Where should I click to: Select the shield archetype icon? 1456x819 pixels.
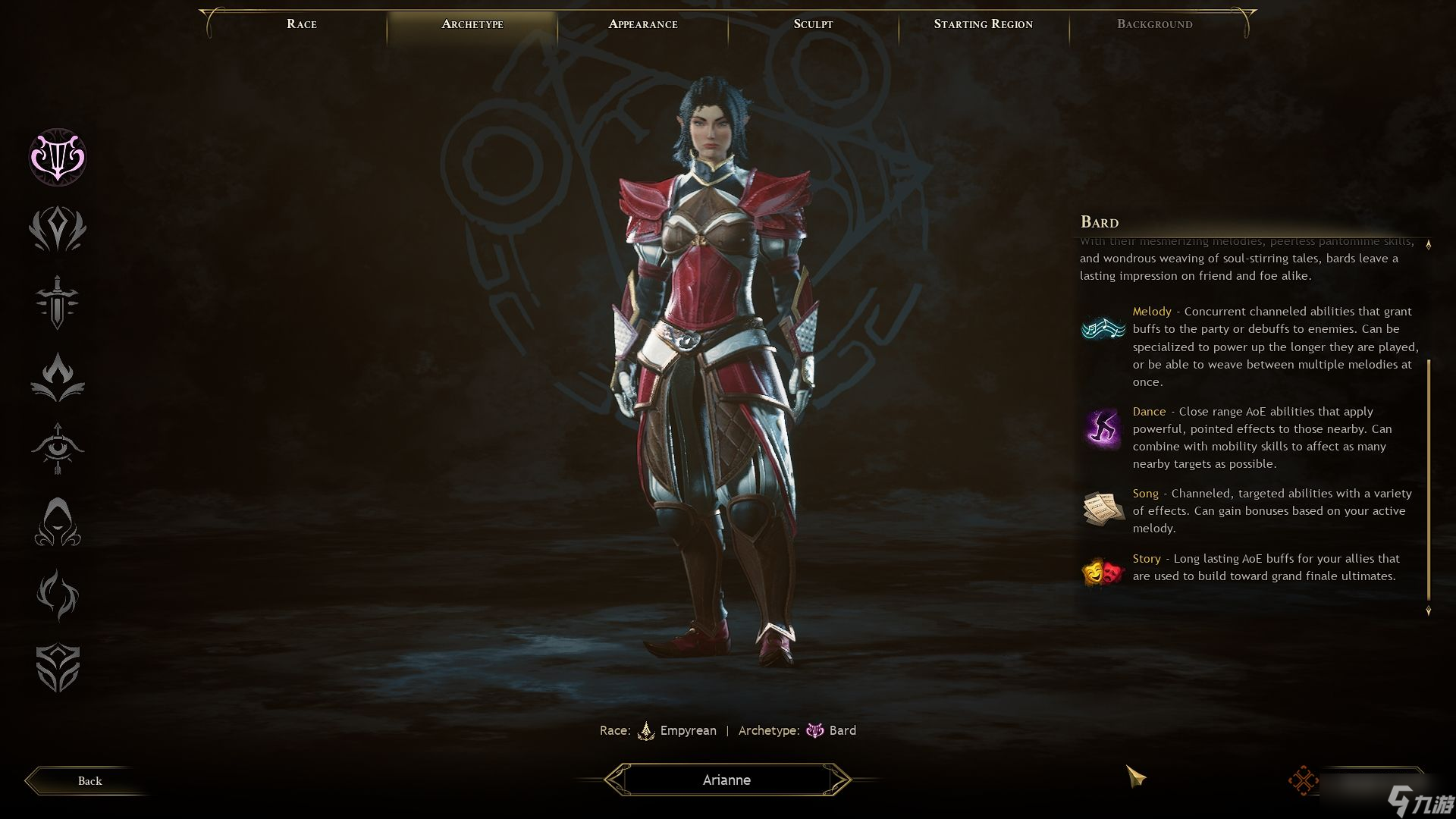pyautogui.click(x=58, y=668)
